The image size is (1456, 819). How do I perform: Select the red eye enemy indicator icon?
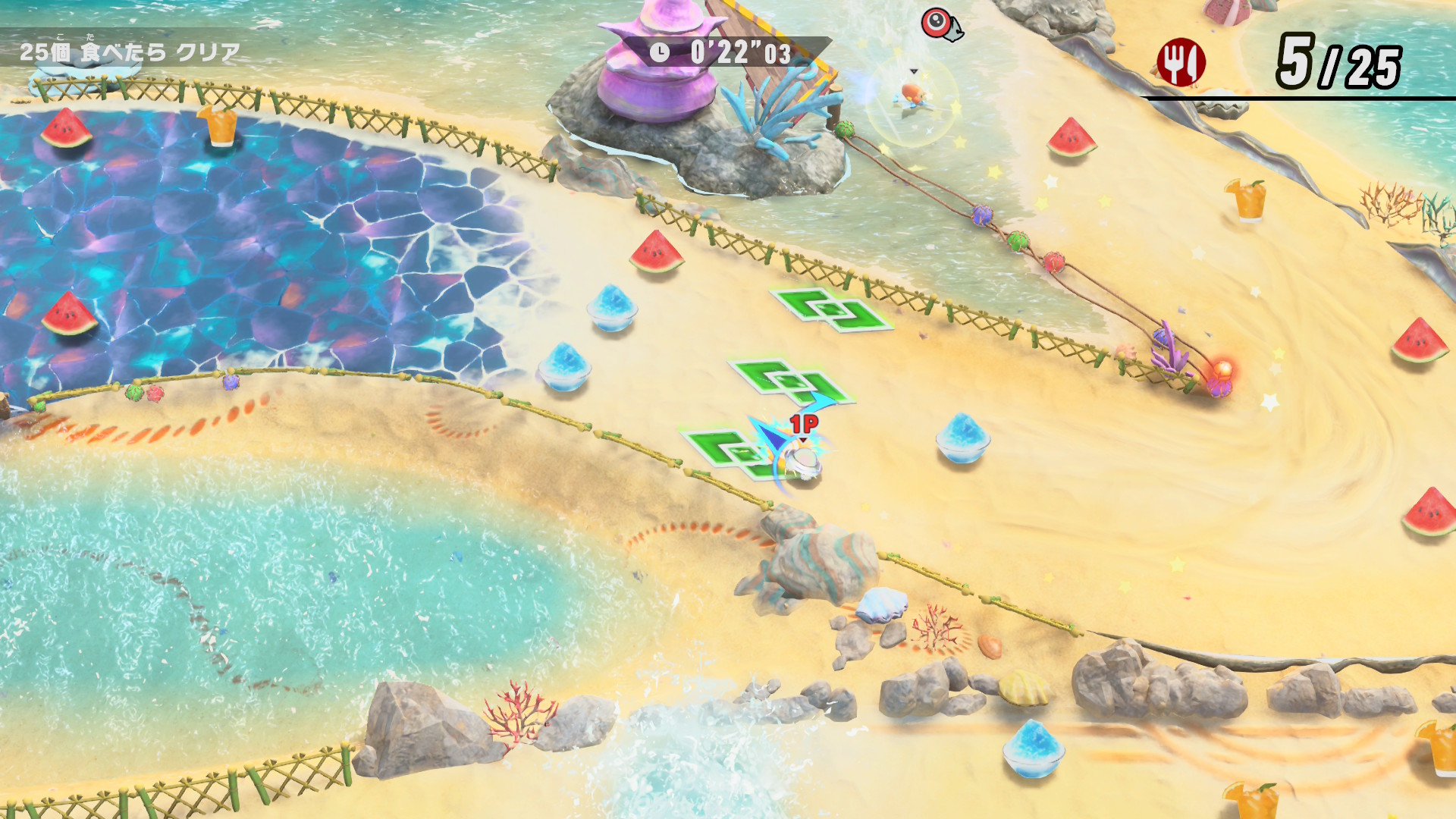(940, 24)
